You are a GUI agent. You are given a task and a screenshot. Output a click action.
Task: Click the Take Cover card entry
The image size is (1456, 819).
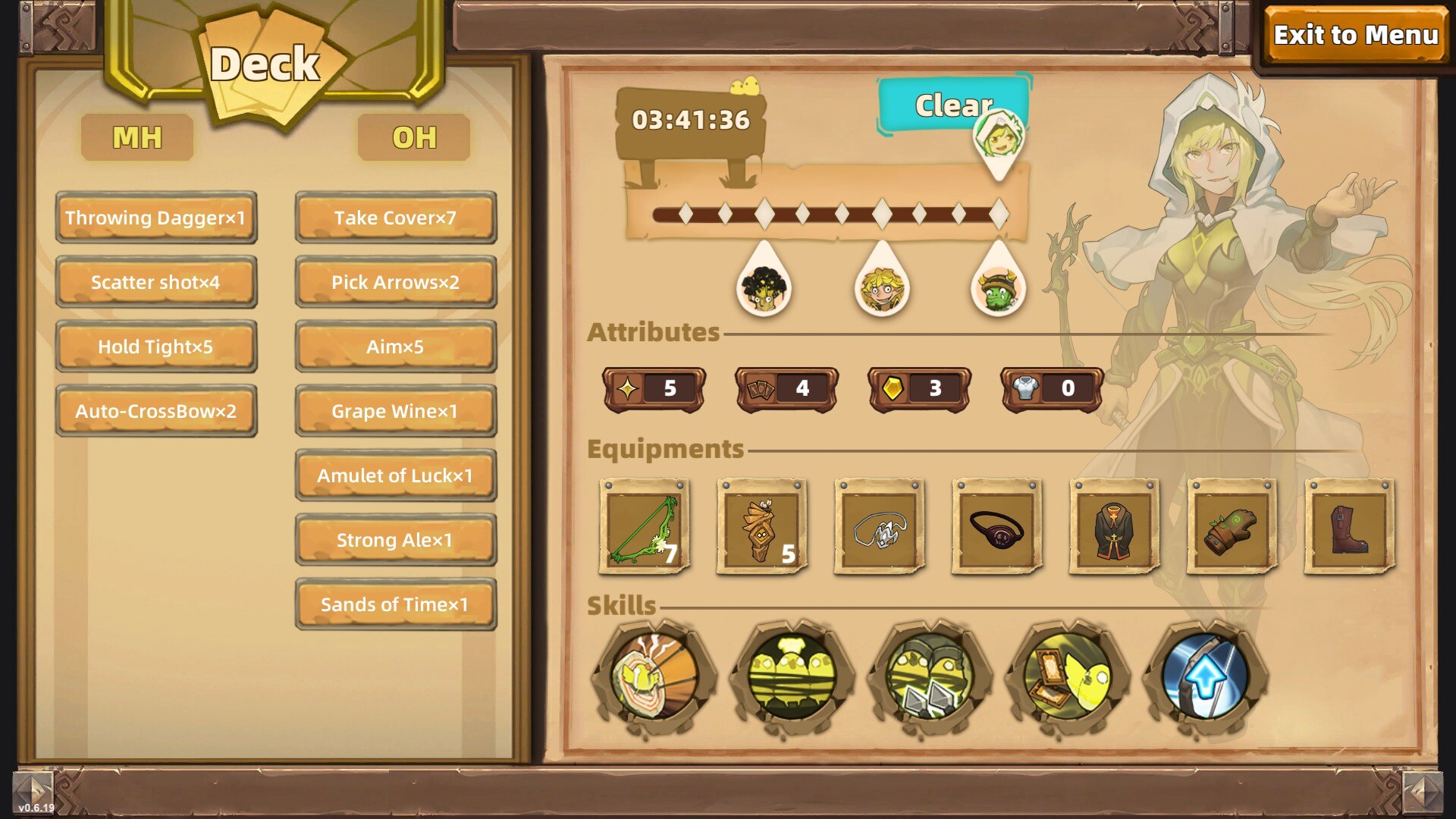[395, 218]
